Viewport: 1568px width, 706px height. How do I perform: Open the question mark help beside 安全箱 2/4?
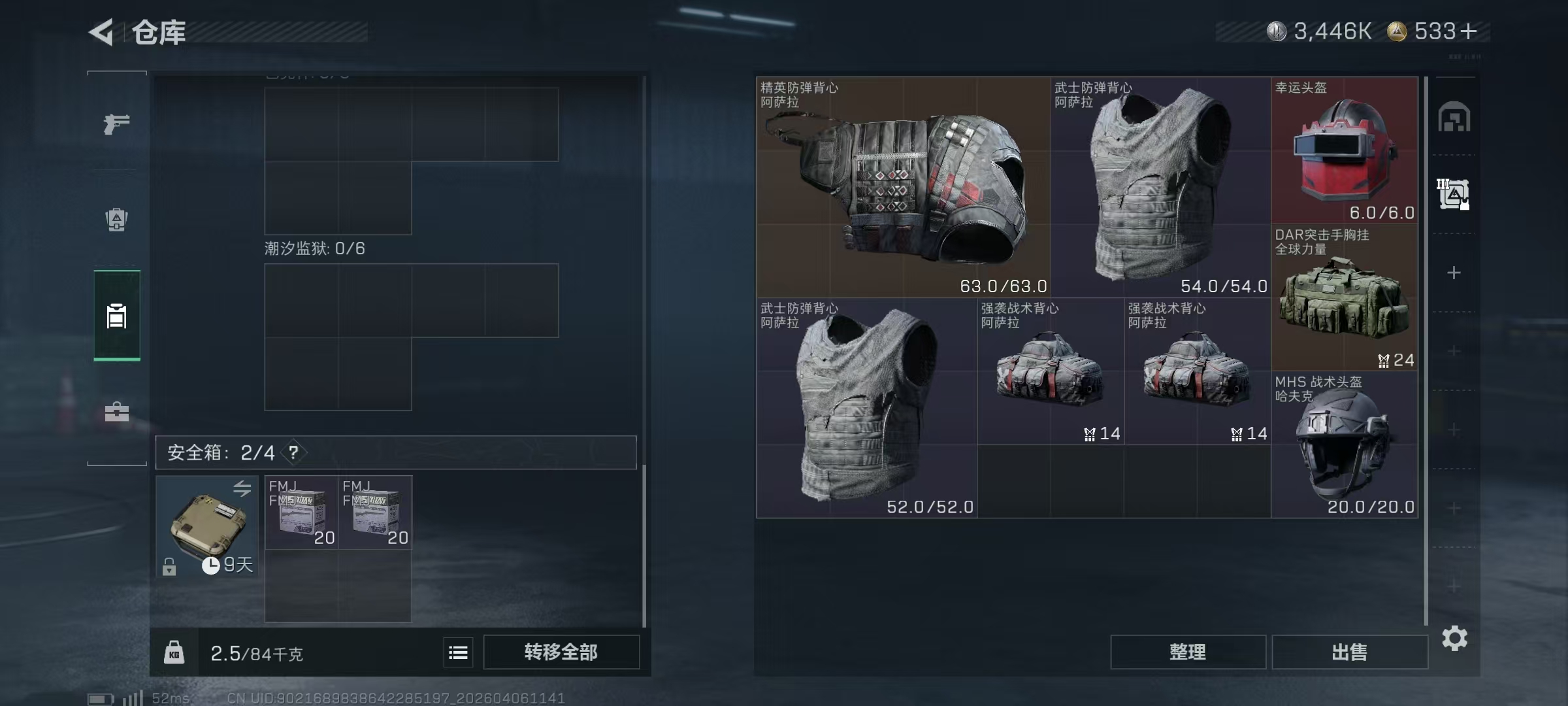point(293,452)
